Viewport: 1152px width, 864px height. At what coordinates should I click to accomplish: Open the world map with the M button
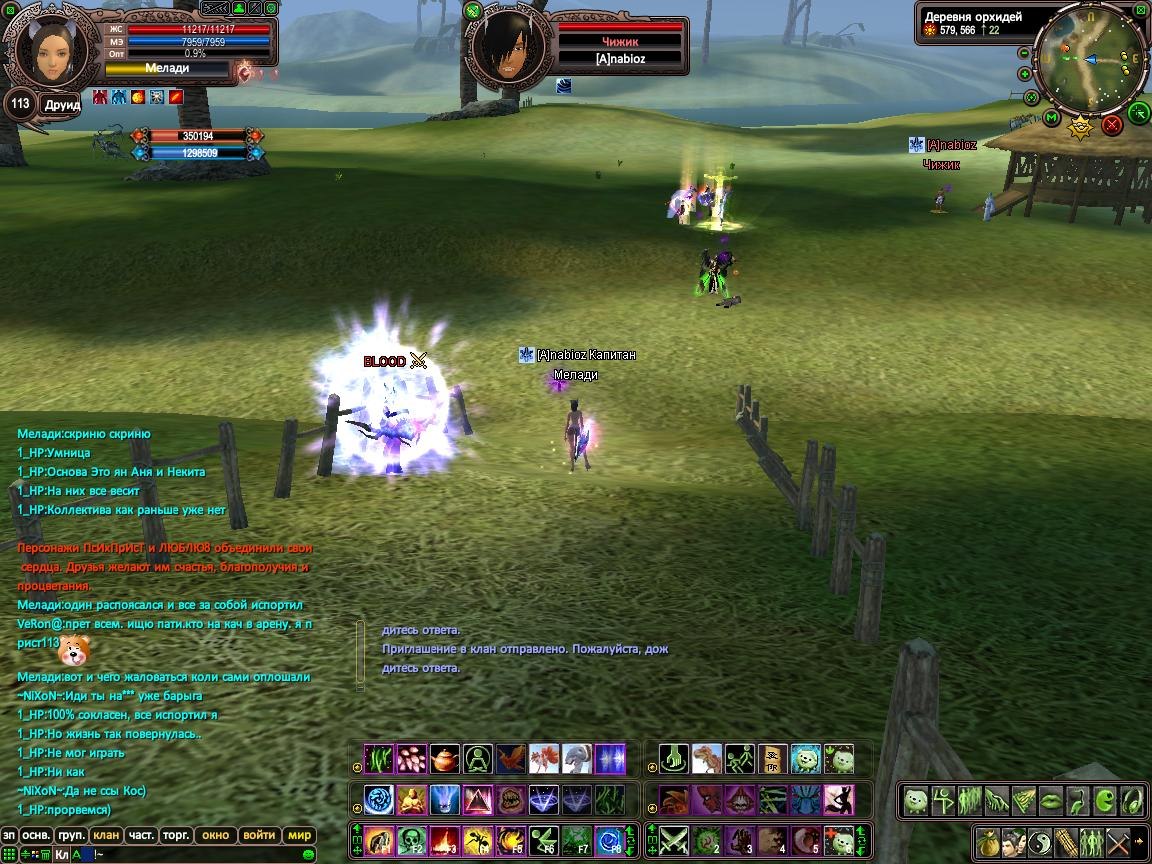point(1052,118)
